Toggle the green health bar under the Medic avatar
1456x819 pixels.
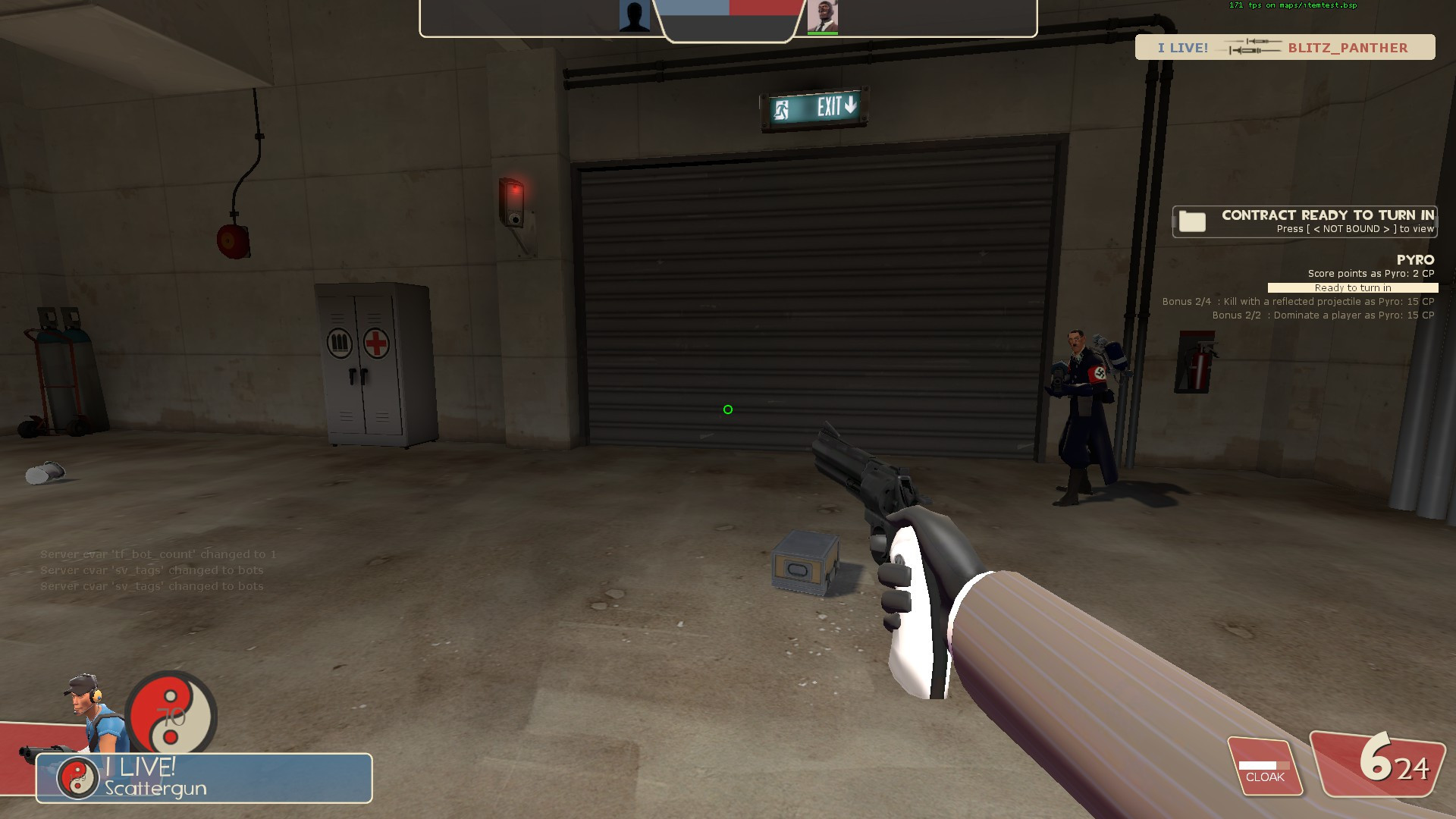pos(824,33)
